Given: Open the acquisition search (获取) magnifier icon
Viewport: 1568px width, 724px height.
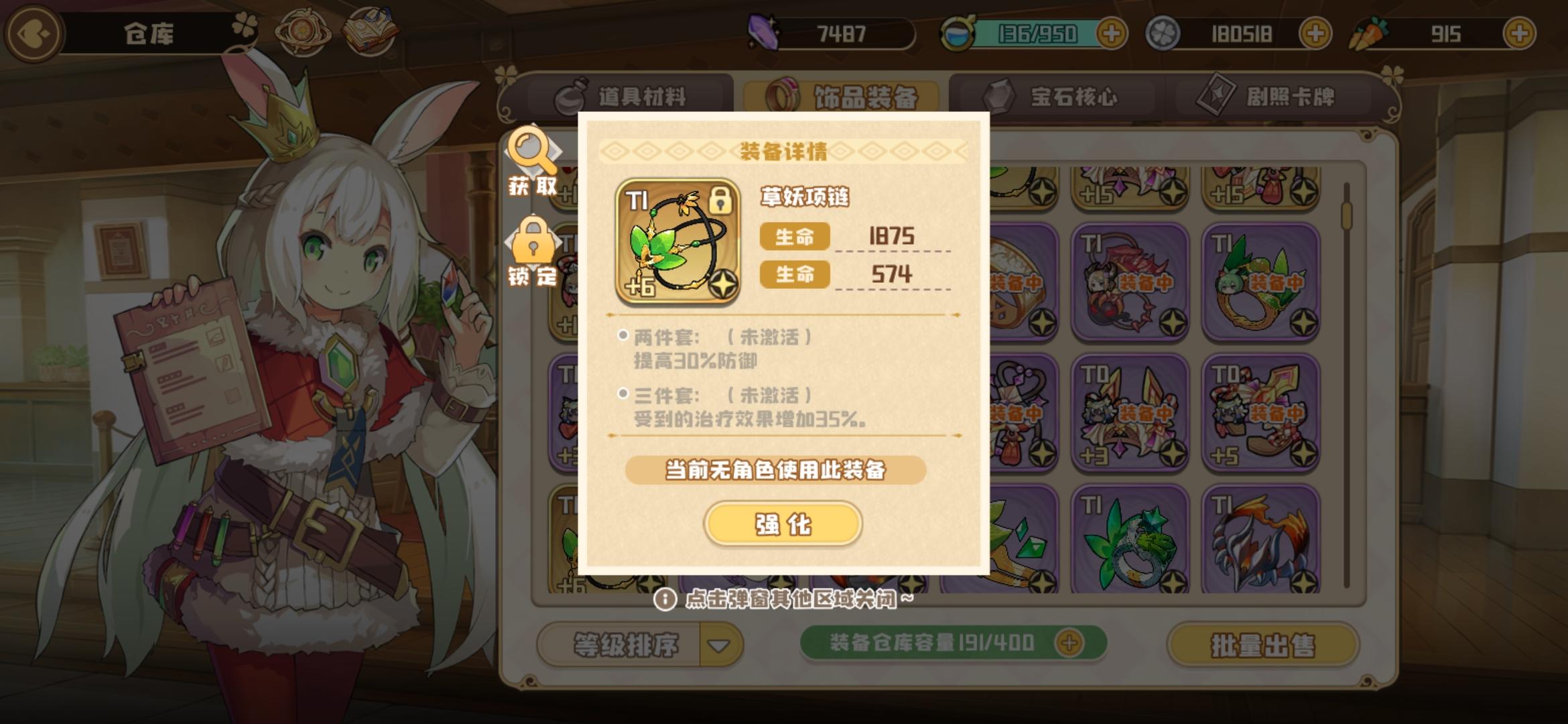Looking at the screenshot, I should [x=533, y=151].
